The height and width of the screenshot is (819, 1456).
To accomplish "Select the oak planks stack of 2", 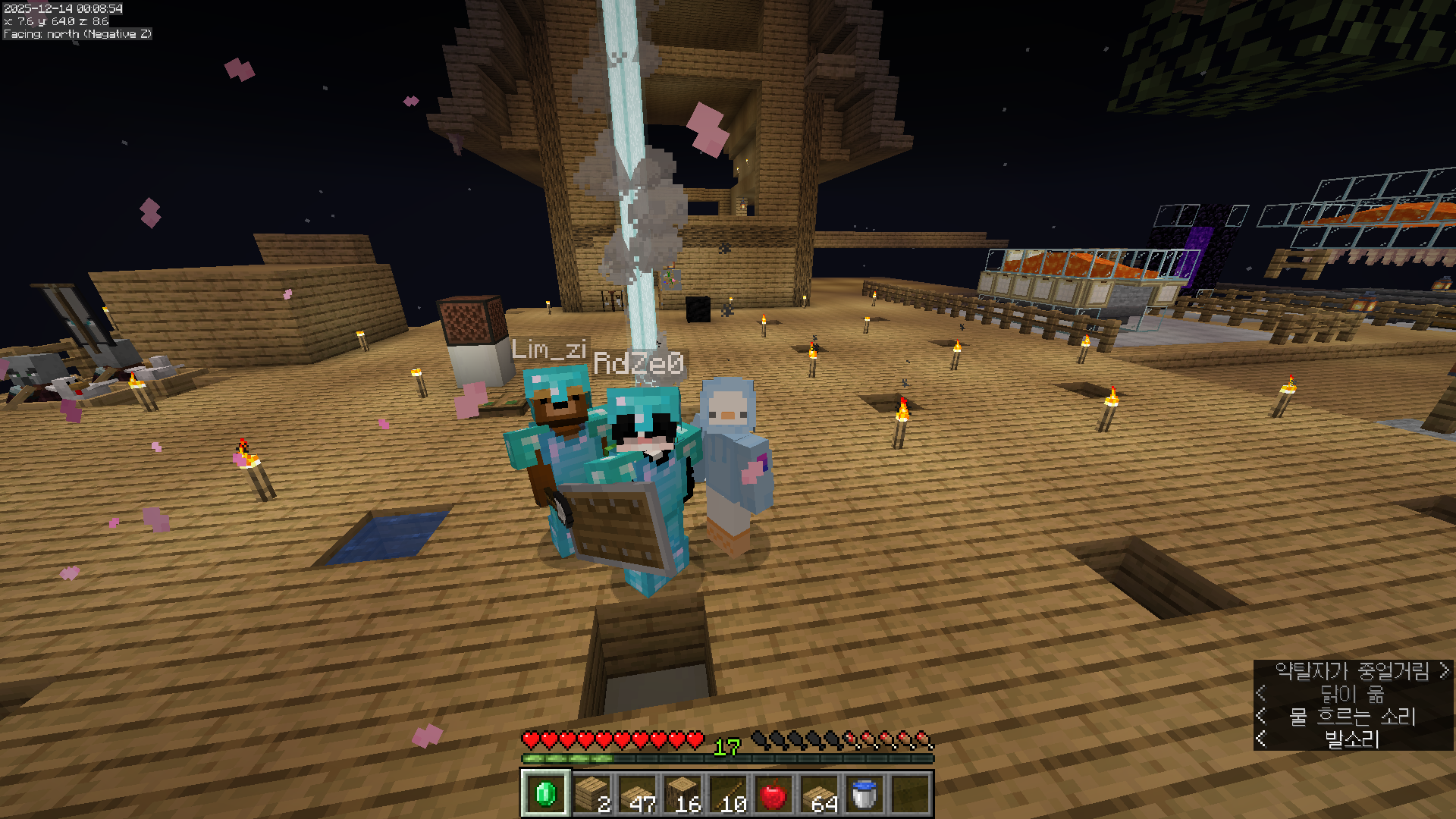I will coord(591,794).
